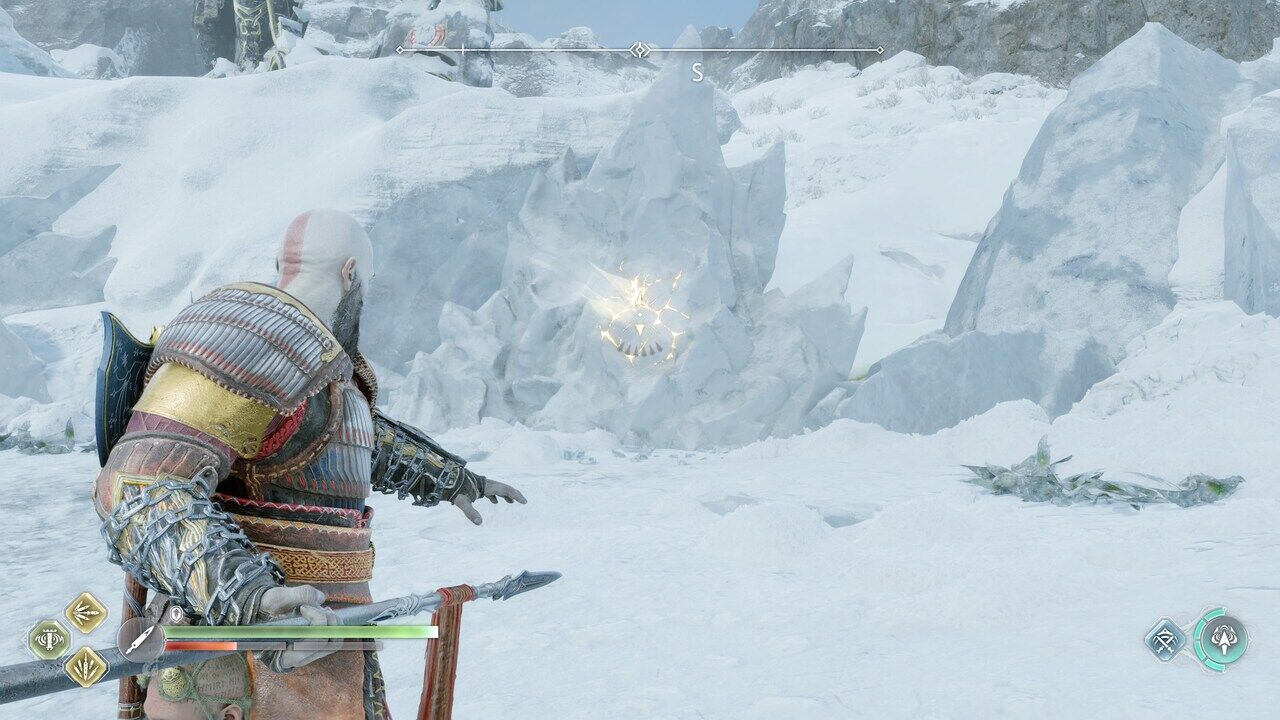This screenshot has width=1280, height=720.
Task: Activate the green octagon pillar ability
Action: coord(48,639)
